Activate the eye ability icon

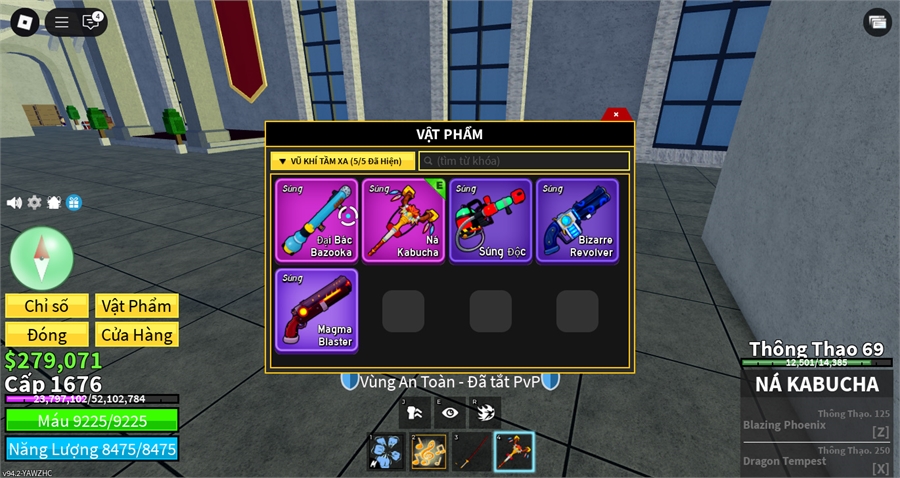[x=450, y=412]
